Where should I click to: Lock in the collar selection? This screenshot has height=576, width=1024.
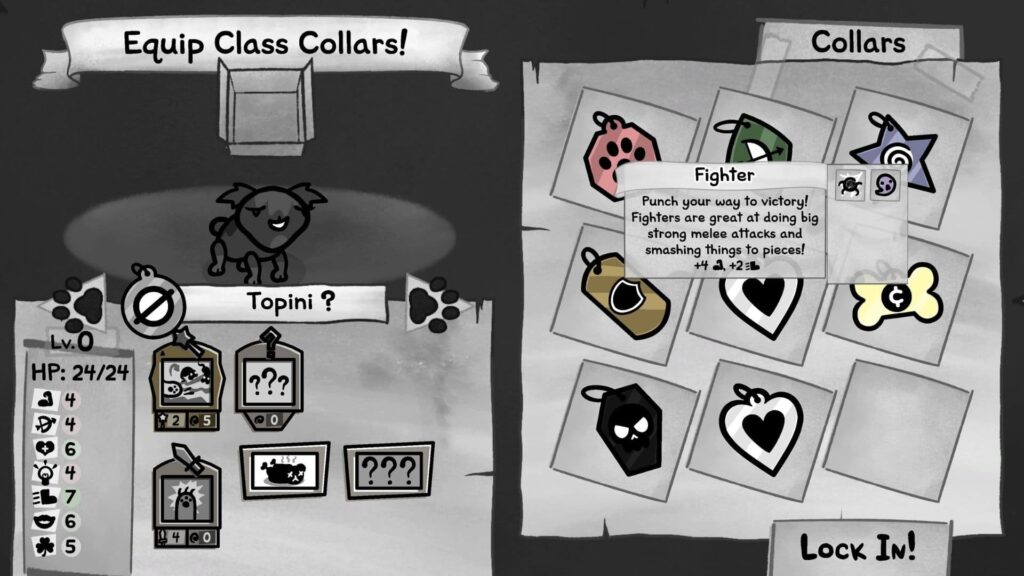pos(858,547)
